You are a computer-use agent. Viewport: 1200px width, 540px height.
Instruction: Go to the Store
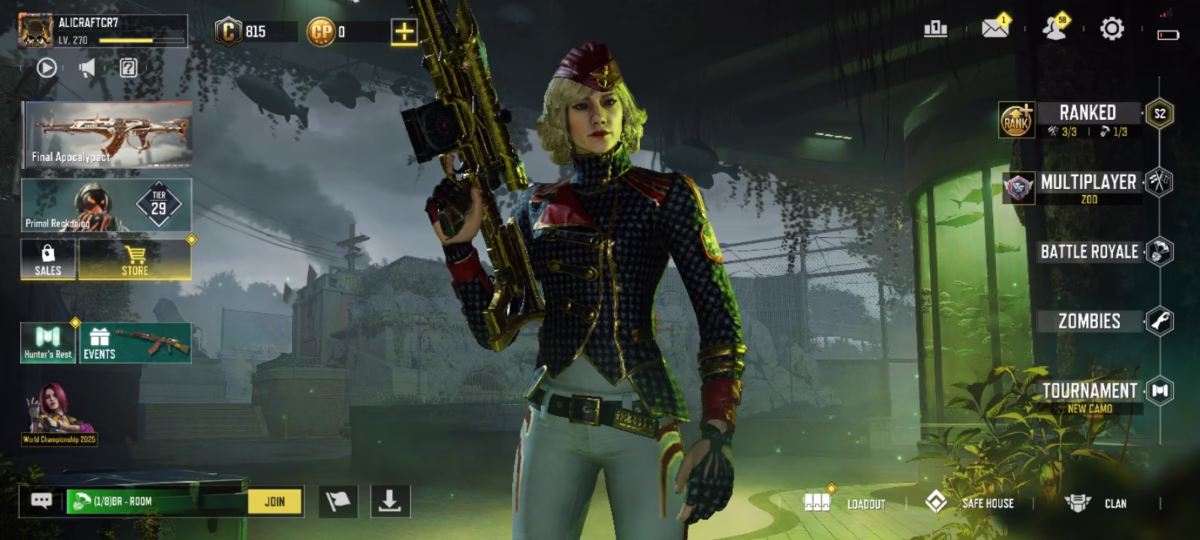[135, 259]
